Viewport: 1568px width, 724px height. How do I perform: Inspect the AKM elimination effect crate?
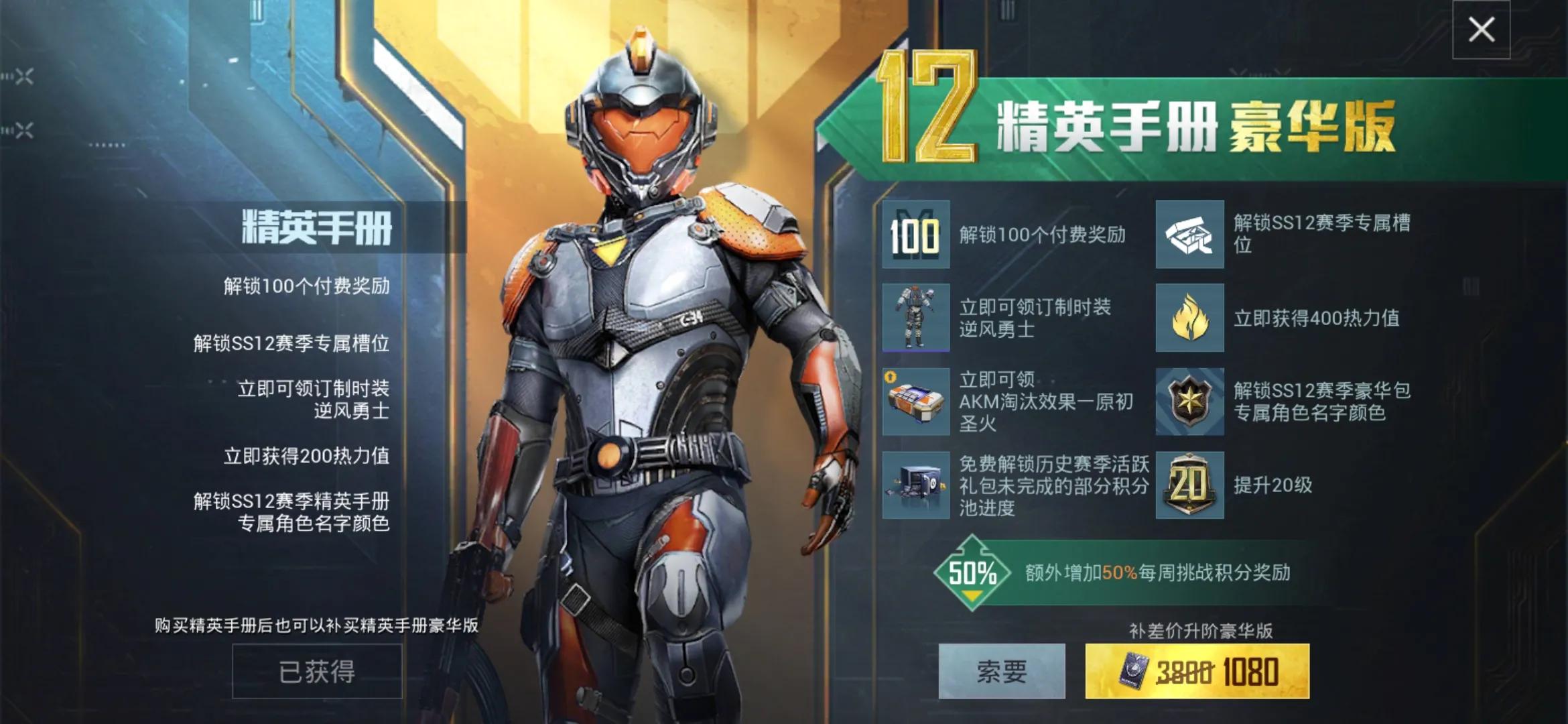click(915, 402)
